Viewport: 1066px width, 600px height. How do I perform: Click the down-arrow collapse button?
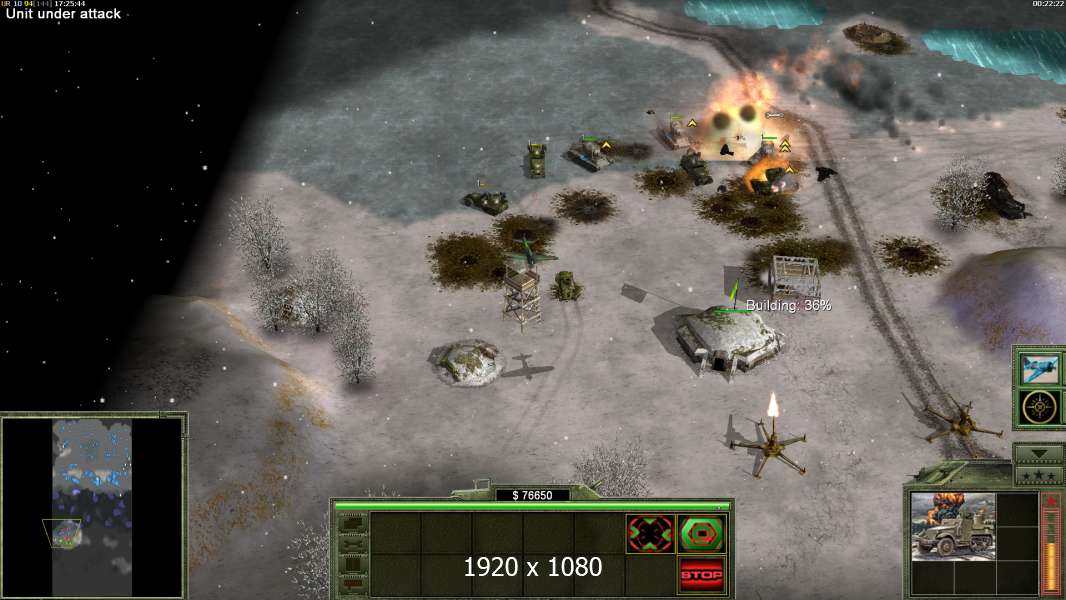point(1039,453)
